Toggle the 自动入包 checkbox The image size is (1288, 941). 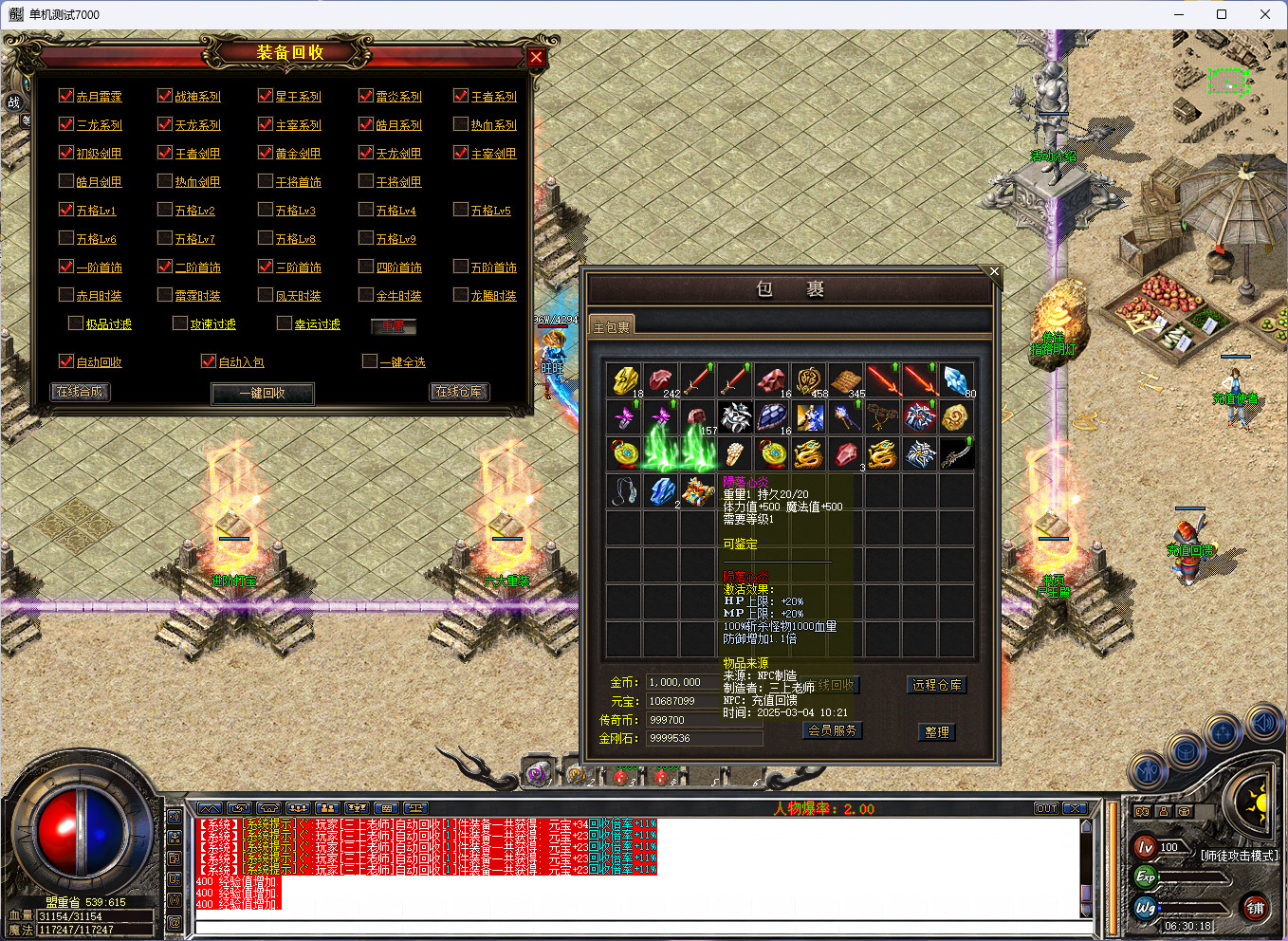[x=209, y=361]
